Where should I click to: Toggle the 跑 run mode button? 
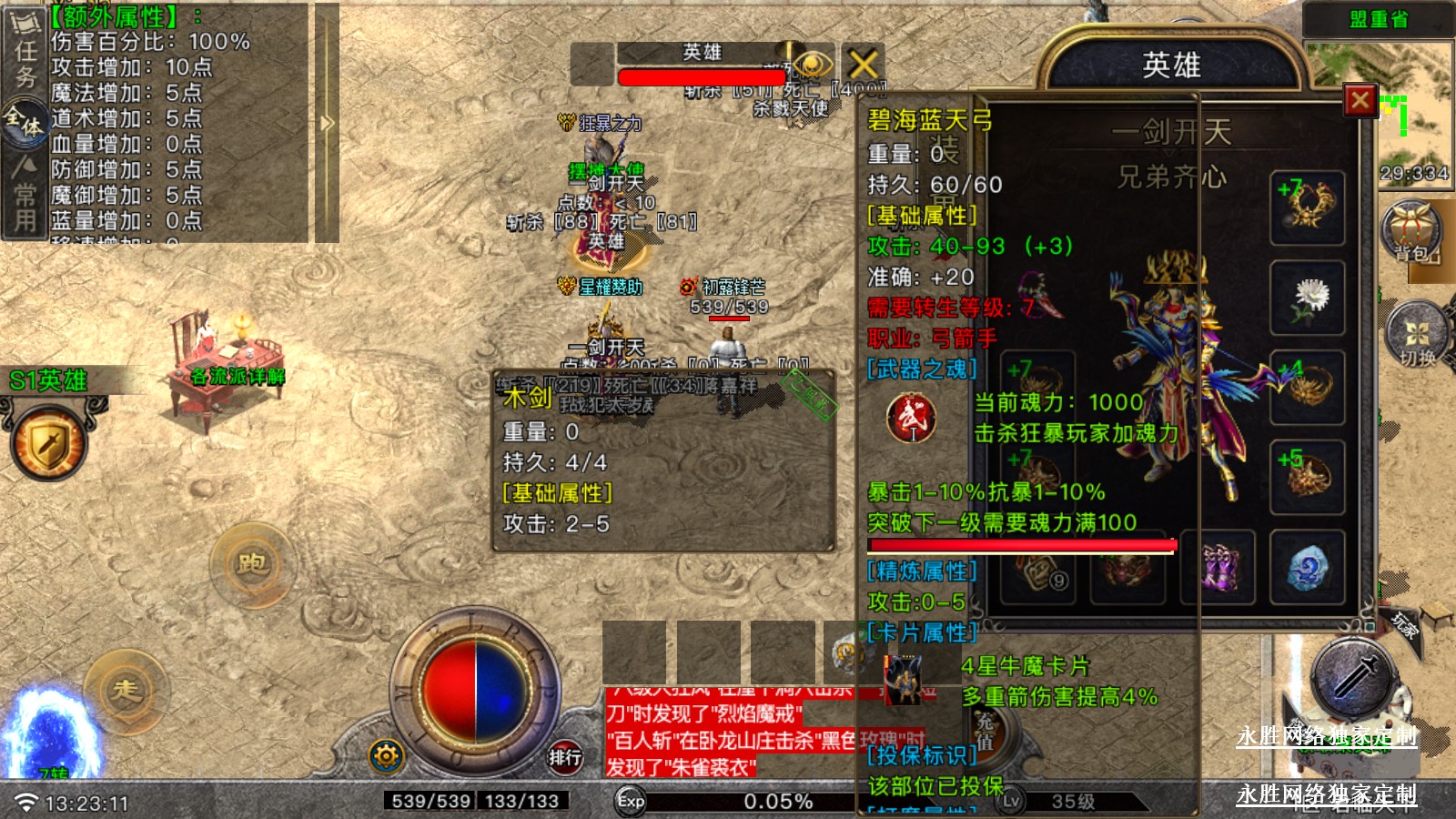coord(252,564)
